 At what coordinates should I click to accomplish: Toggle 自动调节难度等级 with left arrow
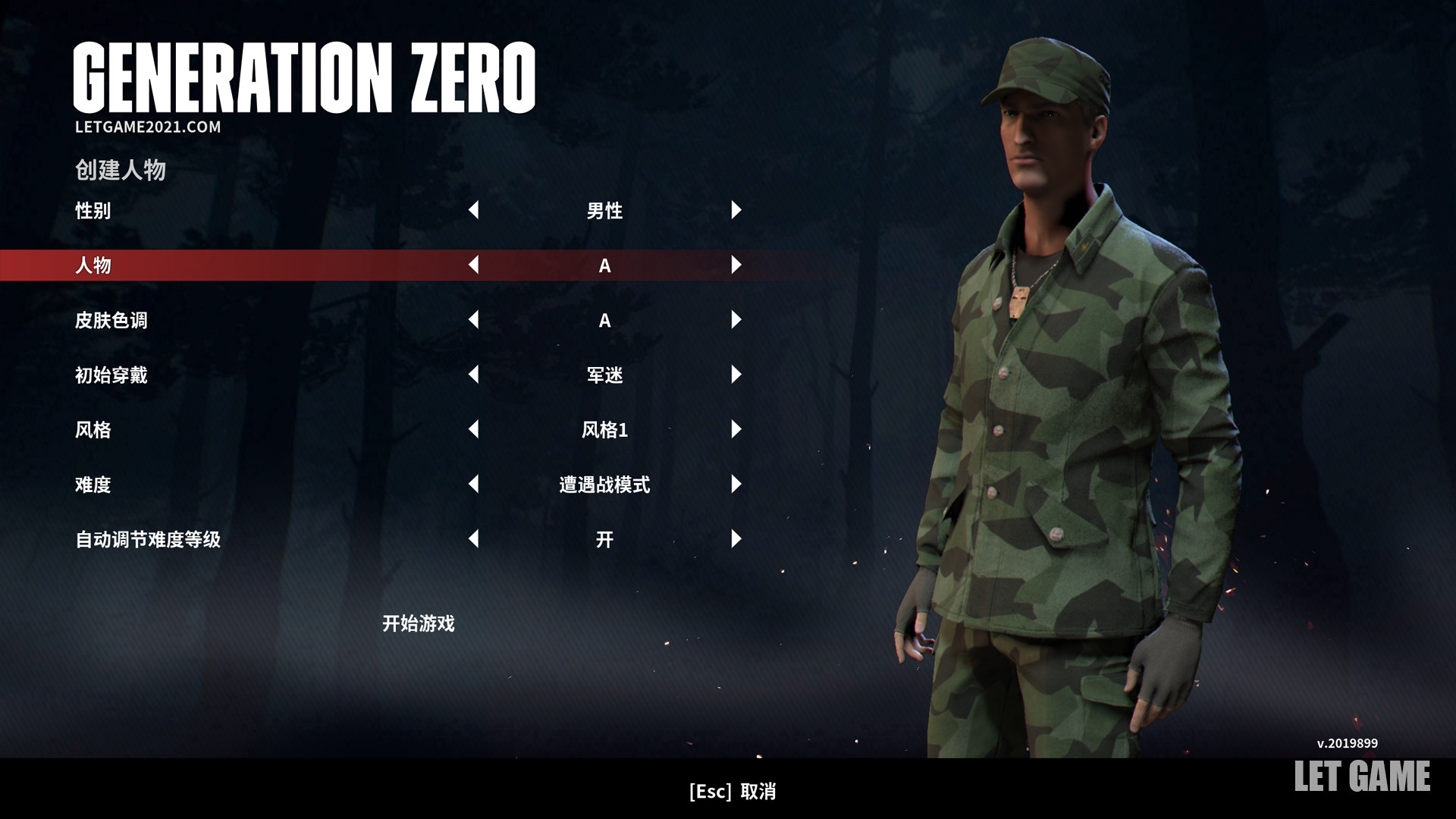[474, 539]
